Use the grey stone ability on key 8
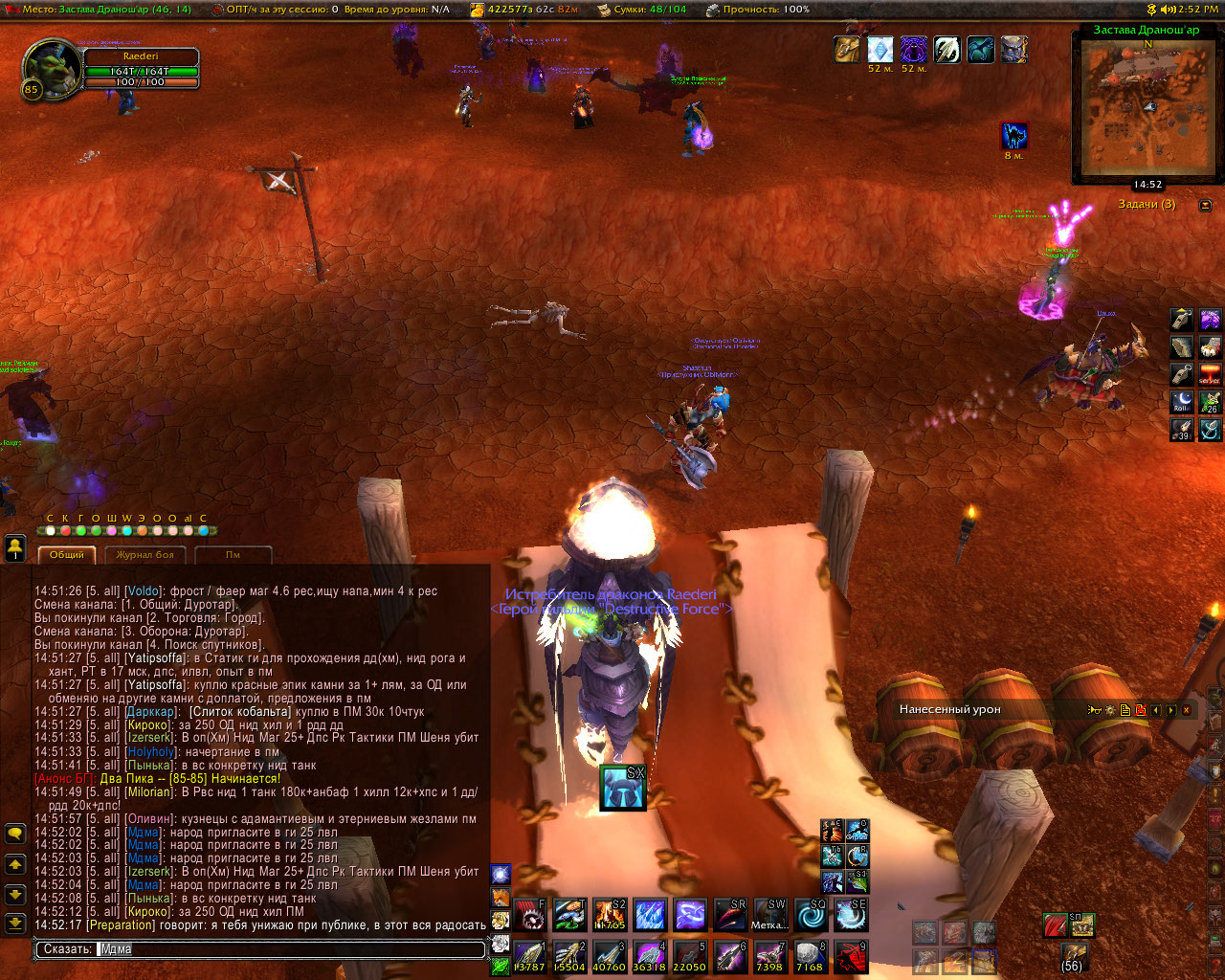 click(x=811, y=957)
